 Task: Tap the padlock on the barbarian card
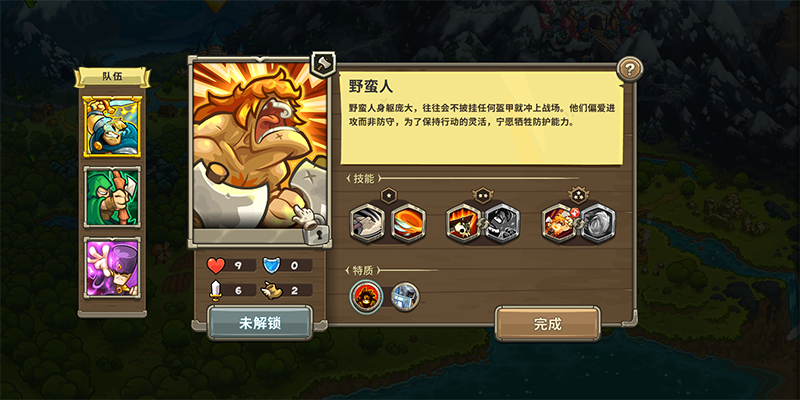(317, 234)
